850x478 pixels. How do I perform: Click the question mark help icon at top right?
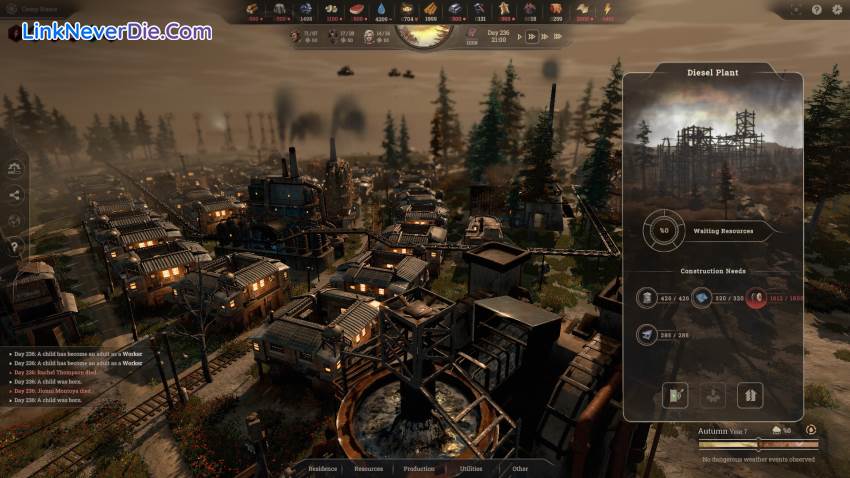coord(817,10)
